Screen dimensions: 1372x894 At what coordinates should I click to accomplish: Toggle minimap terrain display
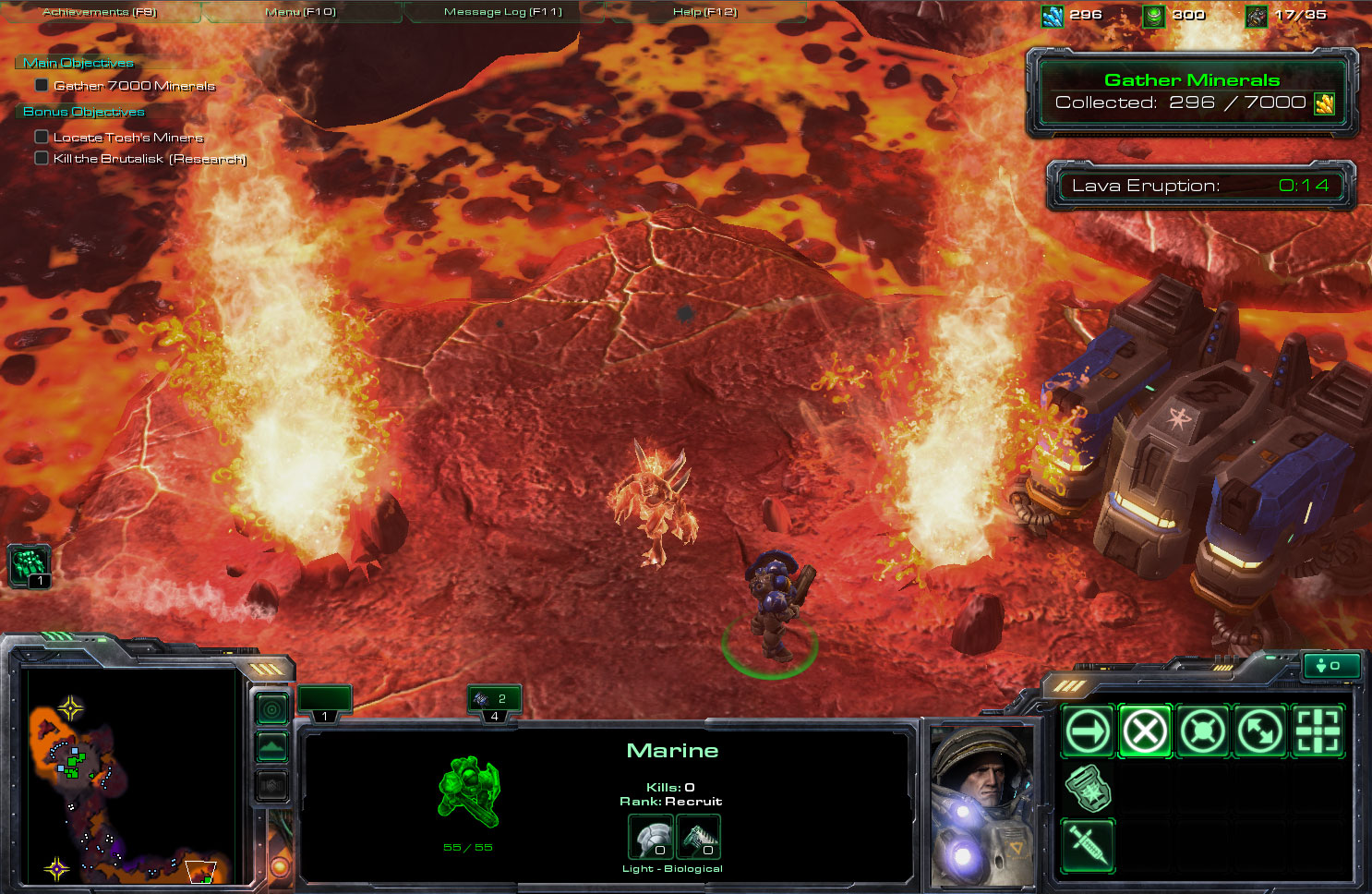click(x=271, y=747)
